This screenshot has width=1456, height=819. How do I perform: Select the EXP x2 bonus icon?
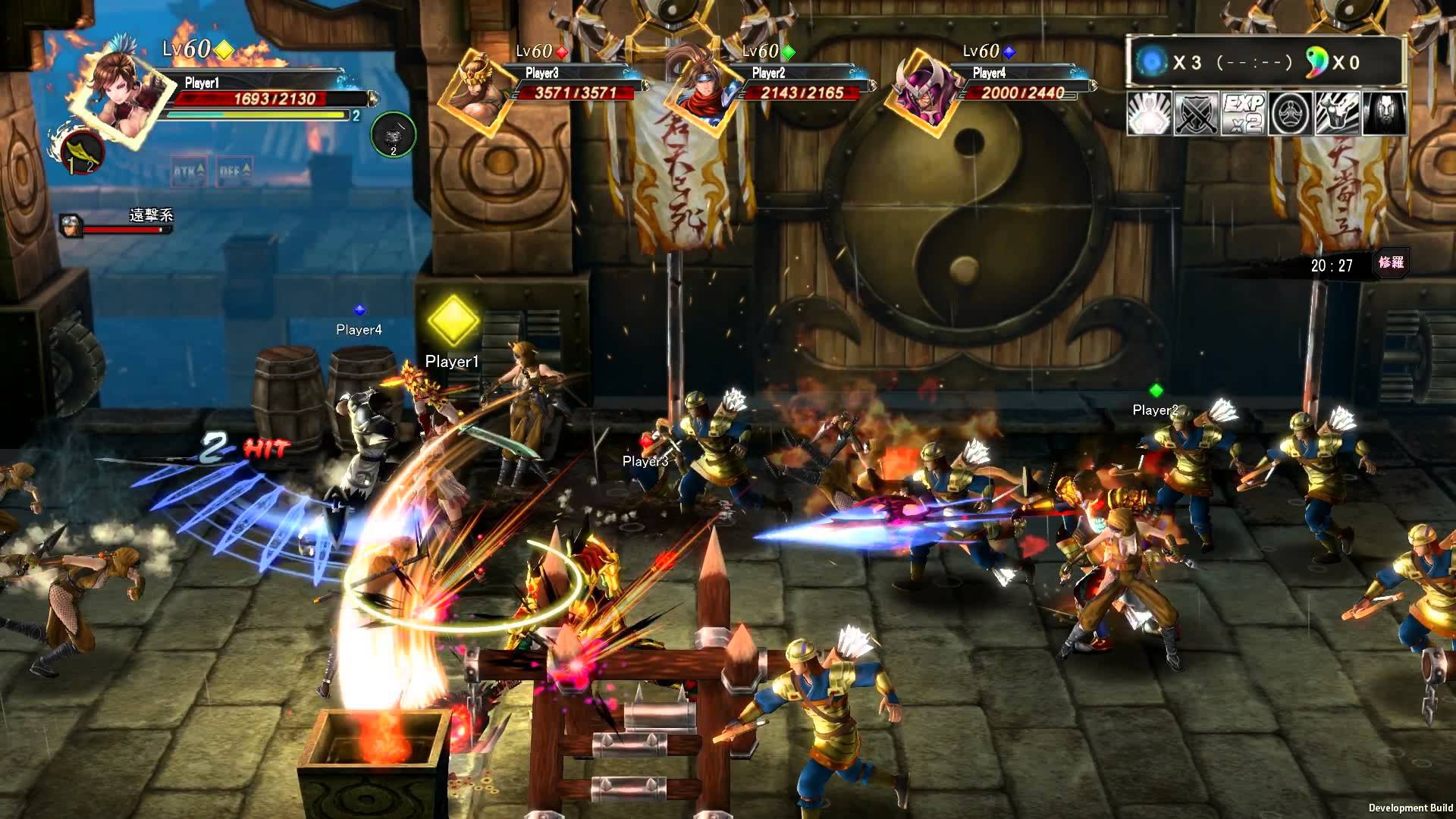pyautogui.click(x=1243, y=115)
